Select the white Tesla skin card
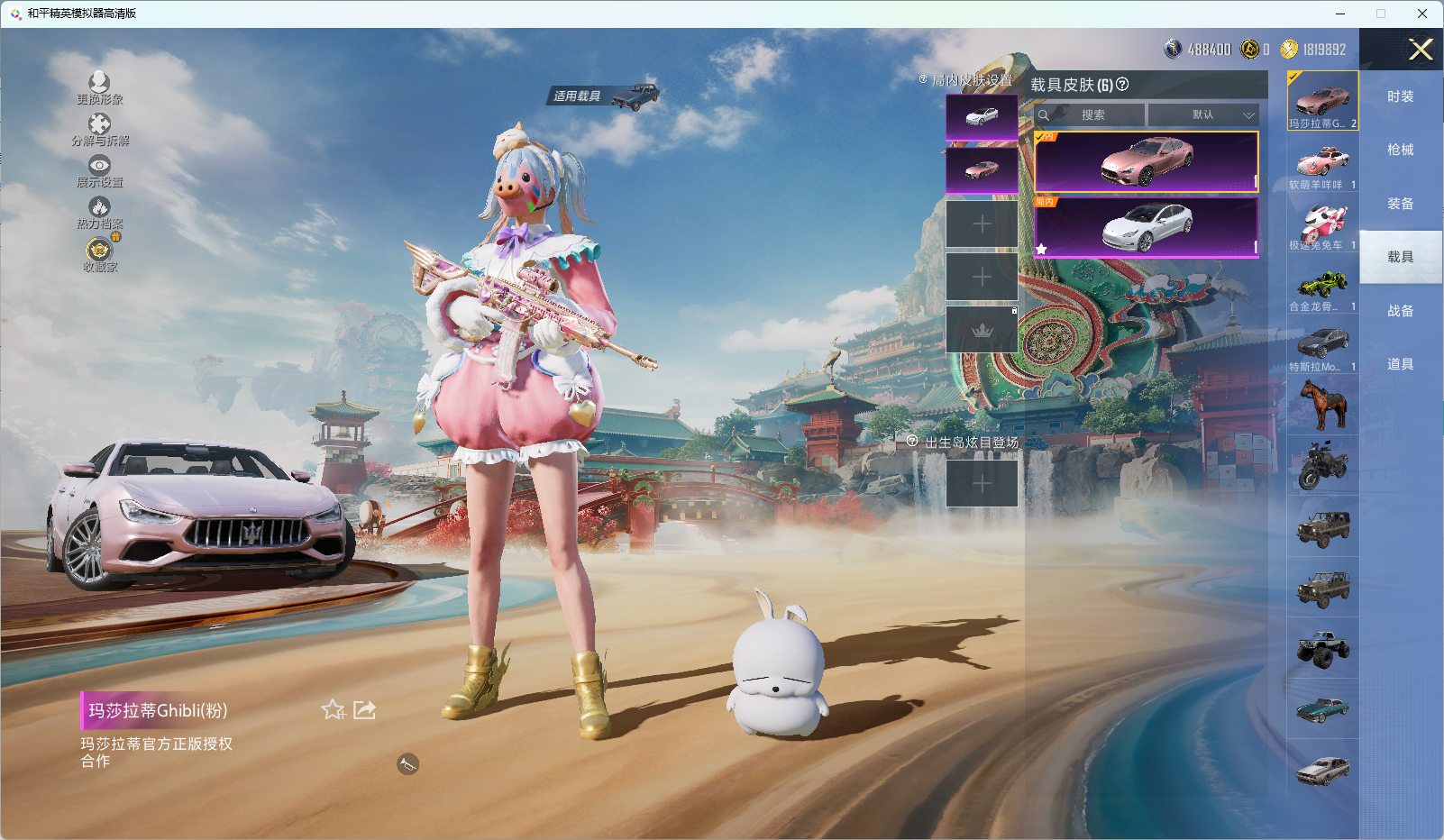This screenshot has height=840, width=1444. point(1146,227)
